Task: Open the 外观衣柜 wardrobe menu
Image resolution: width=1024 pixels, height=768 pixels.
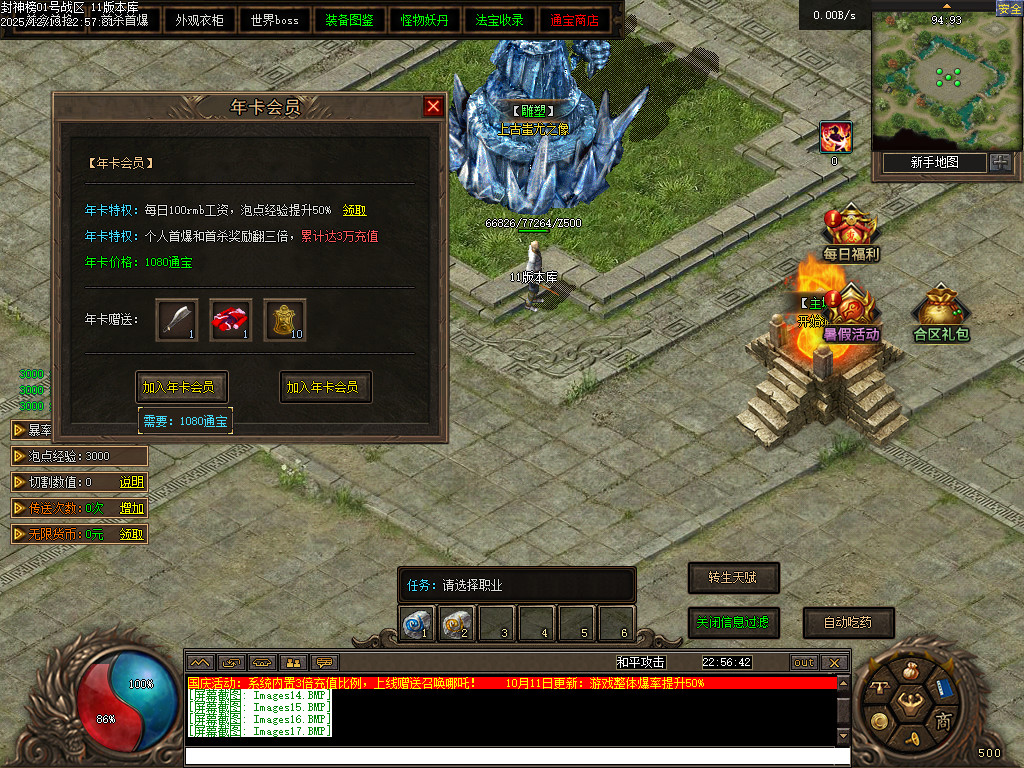Action: coord(199,20)
